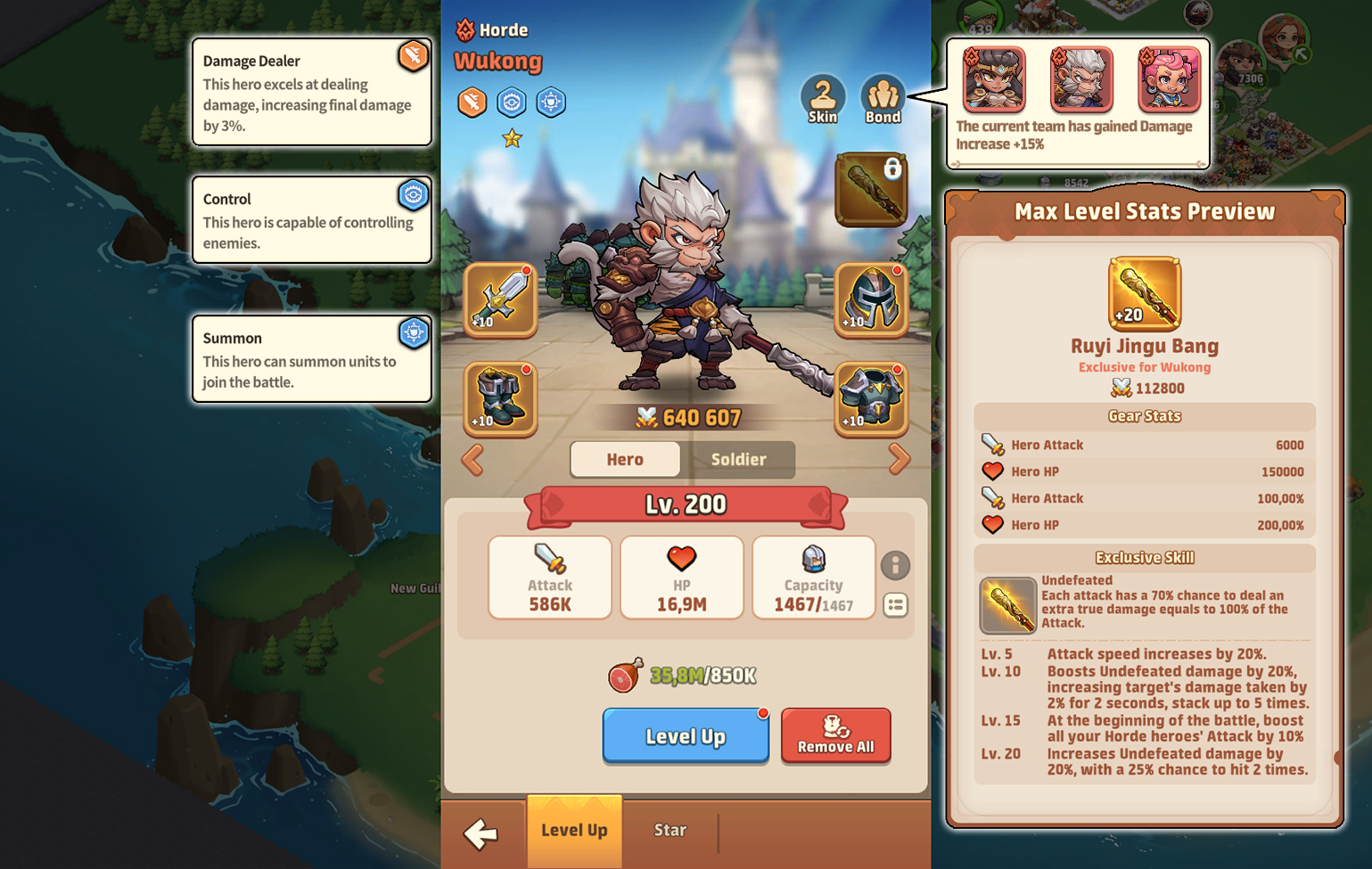Switch to the Soldier tab

[x=741, y=460]
